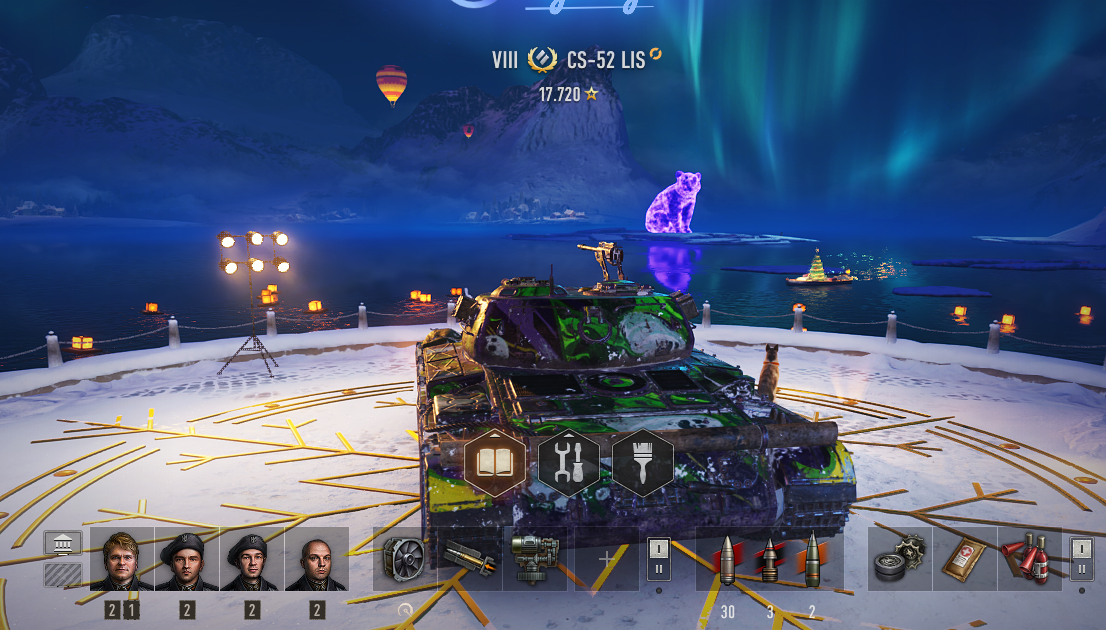Open the first aid kit consumable slot

tap(964, 559)
